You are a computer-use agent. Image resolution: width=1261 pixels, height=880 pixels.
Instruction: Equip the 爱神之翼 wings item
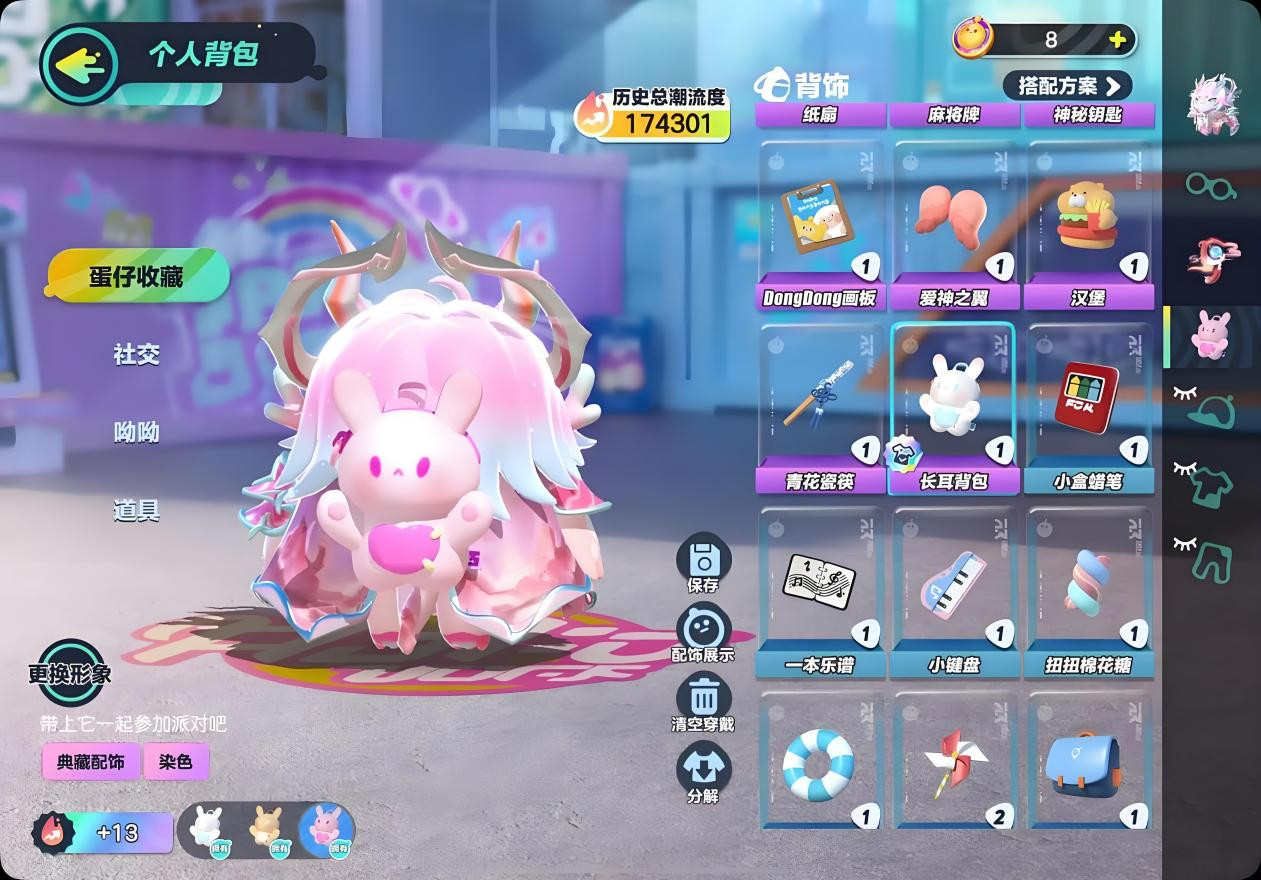954,222
